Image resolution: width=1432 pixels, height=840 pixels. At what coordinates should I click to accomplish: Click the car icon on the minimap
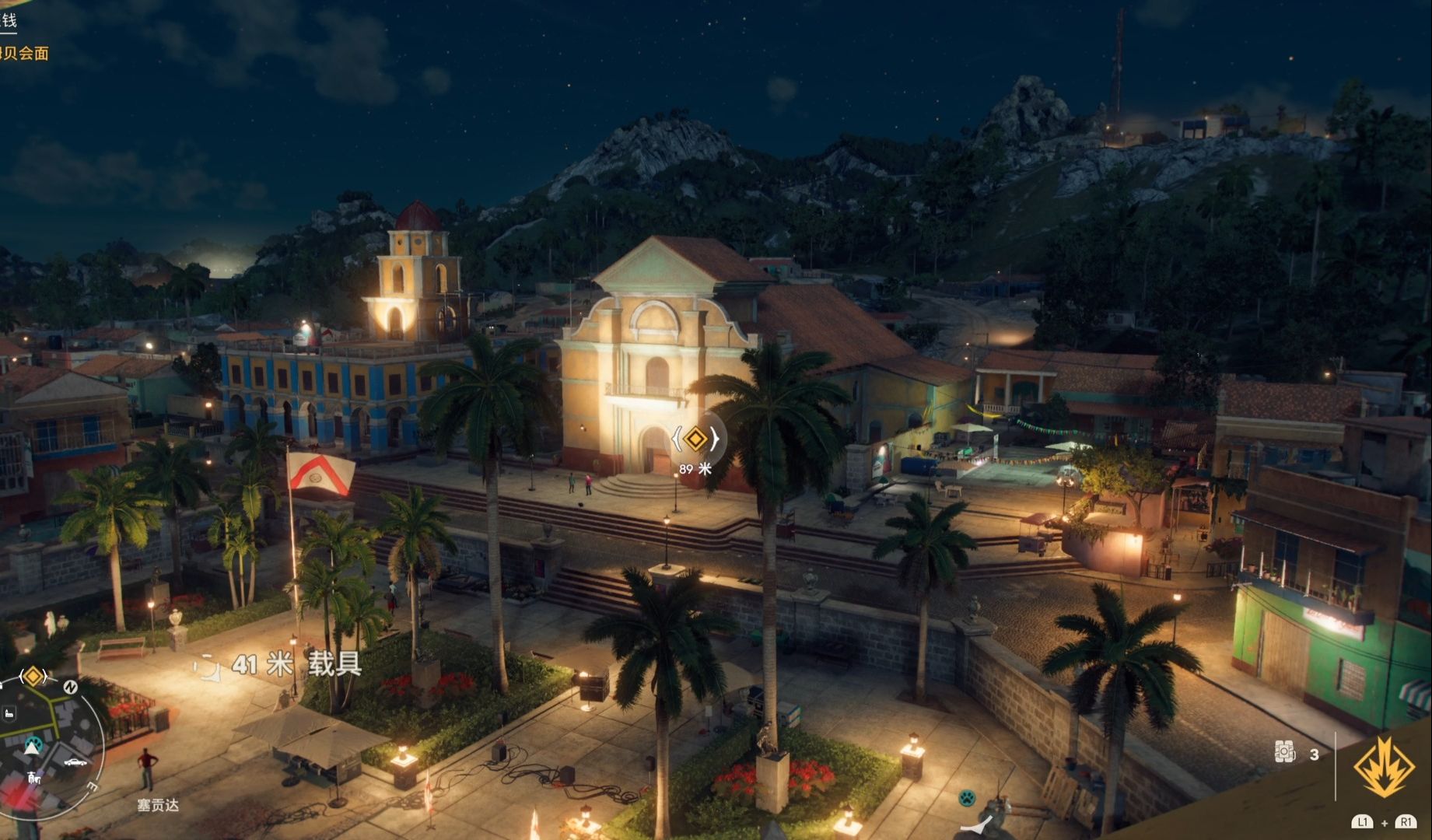pos(75,762)
